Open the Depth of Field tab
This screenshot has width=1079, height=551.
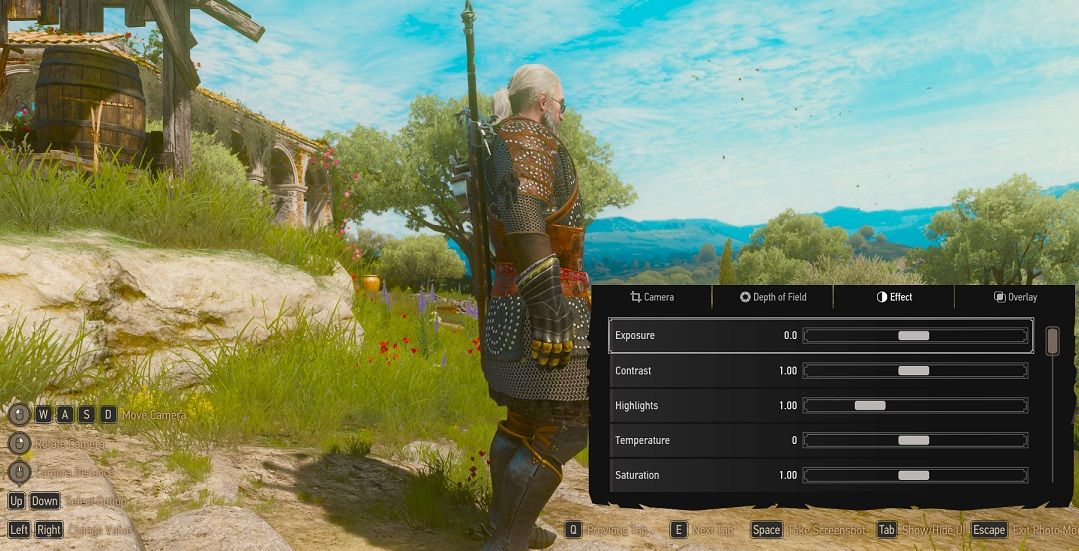[773, 297]
